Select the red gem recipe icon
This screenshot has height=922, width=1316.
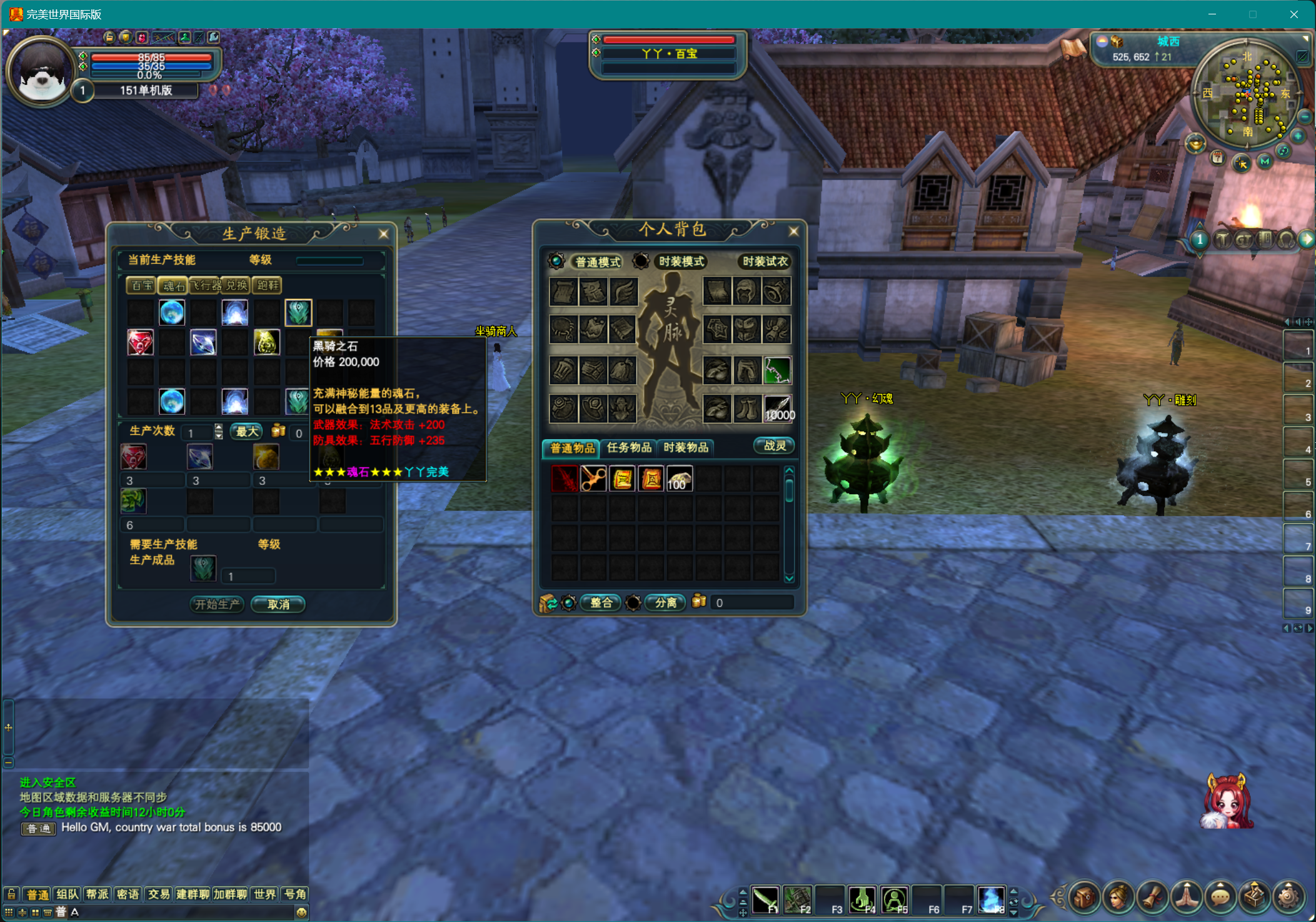[x=140, y=343]
